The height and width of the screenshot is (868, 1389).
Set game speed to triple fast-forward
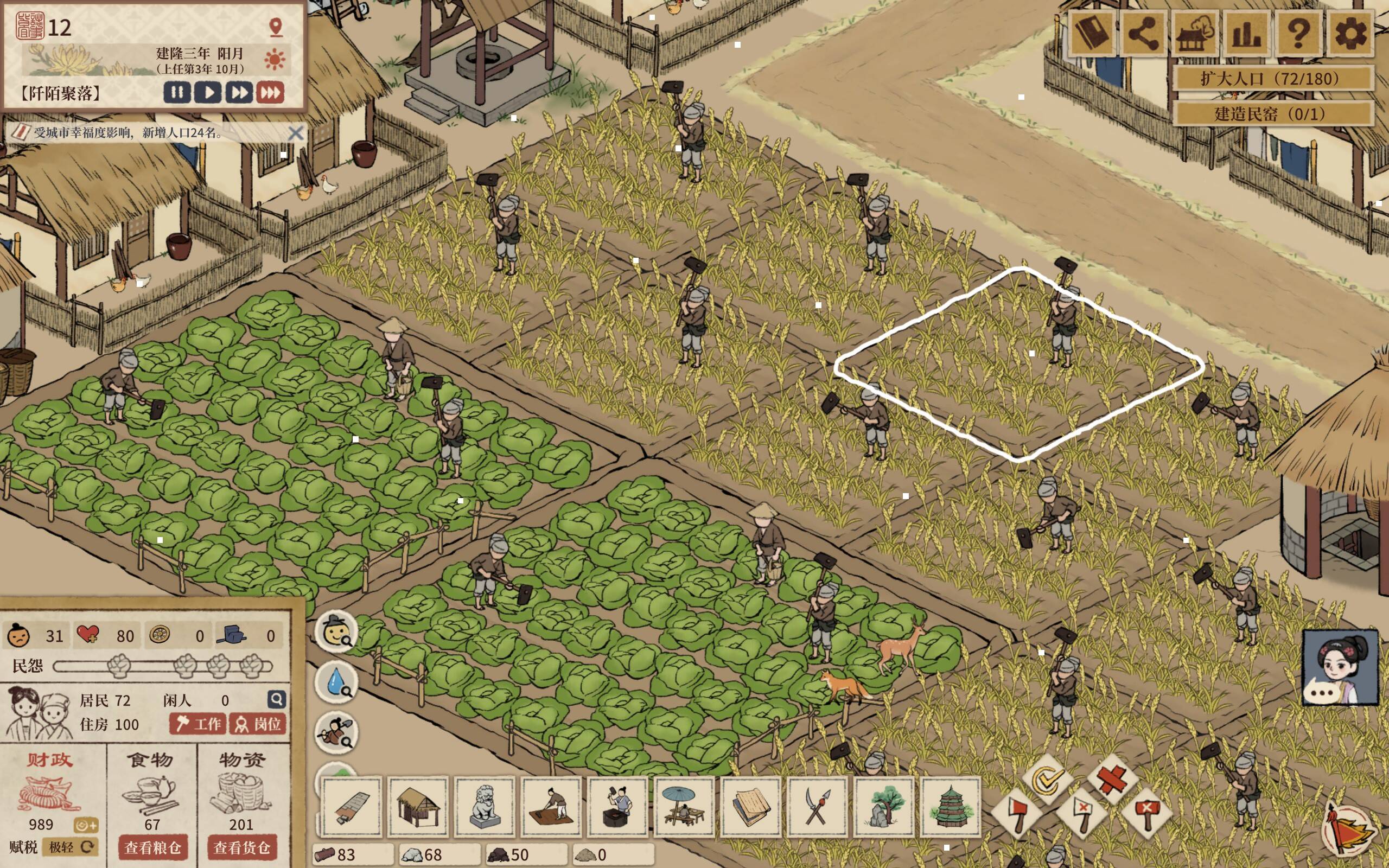pyautogui.click(x=270, y=92)
